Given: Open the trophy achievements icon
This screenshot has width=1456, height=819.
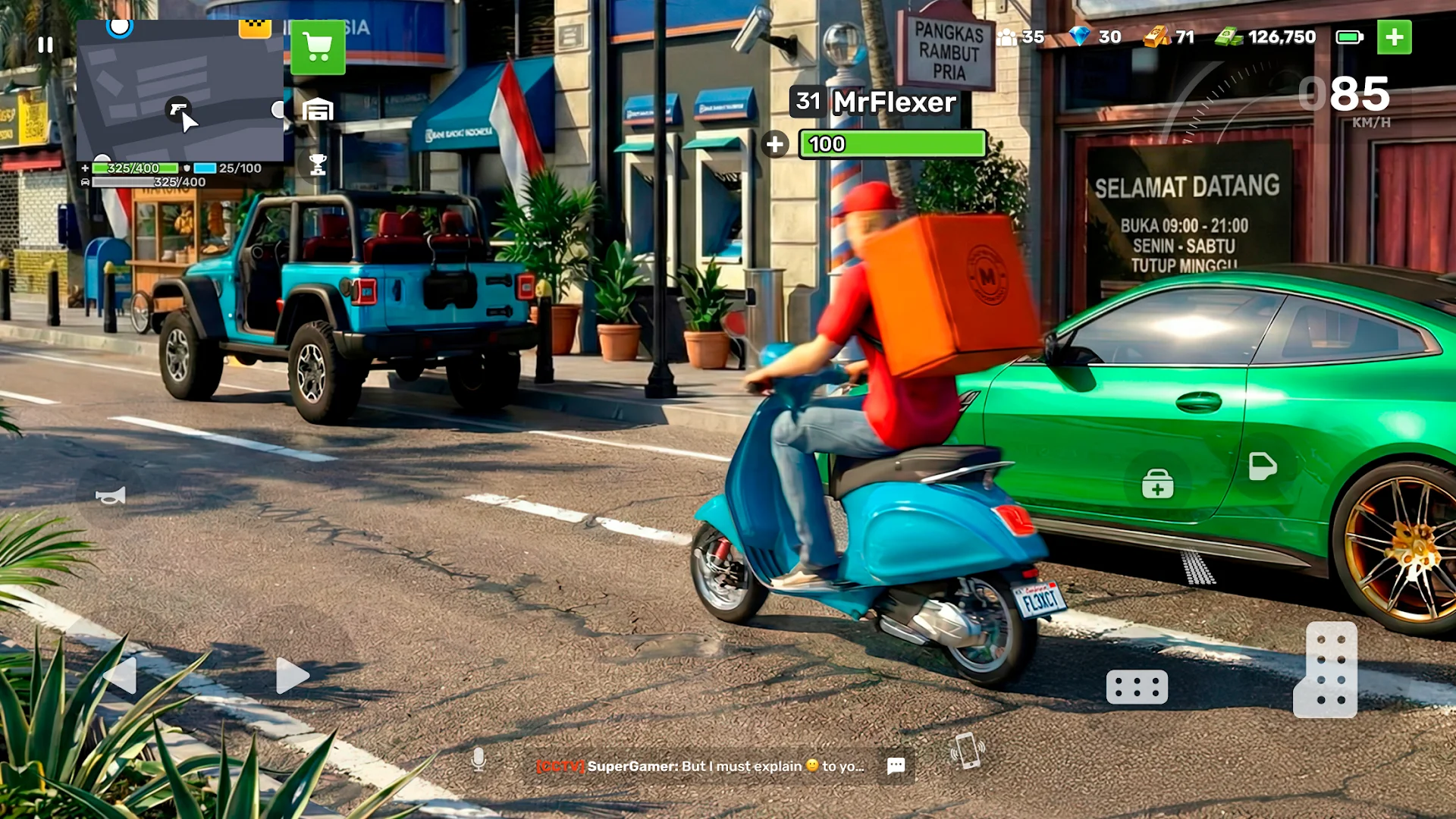Looking at the screenshot, I should pyautogui.click(x=318, y=164).
